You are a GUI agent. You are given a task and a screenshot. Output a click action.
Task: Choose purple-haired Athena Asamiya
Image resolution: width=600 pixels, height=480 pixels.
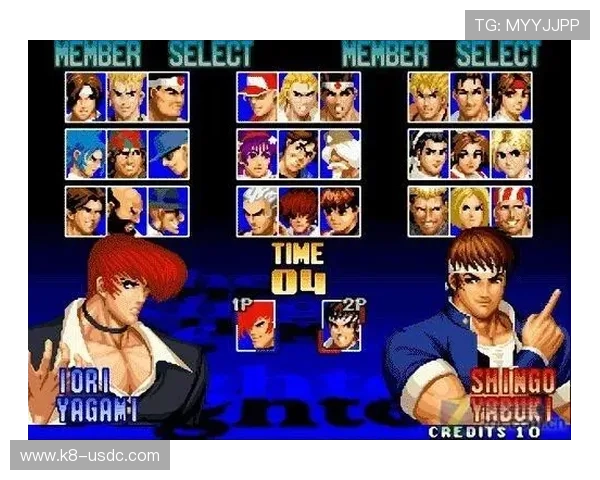(256, 154)
